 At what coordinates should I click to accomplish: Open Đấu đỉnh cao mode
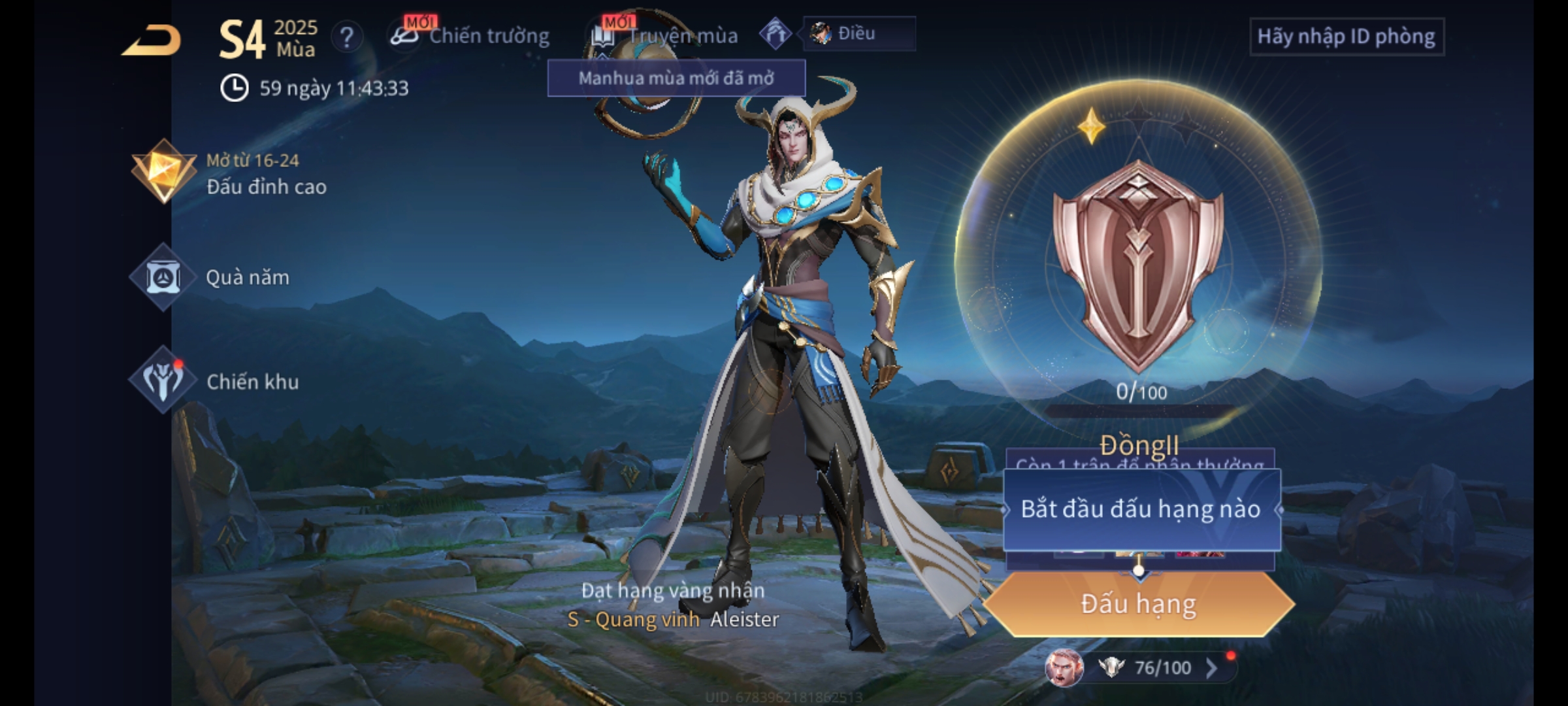tap(230, 173)
